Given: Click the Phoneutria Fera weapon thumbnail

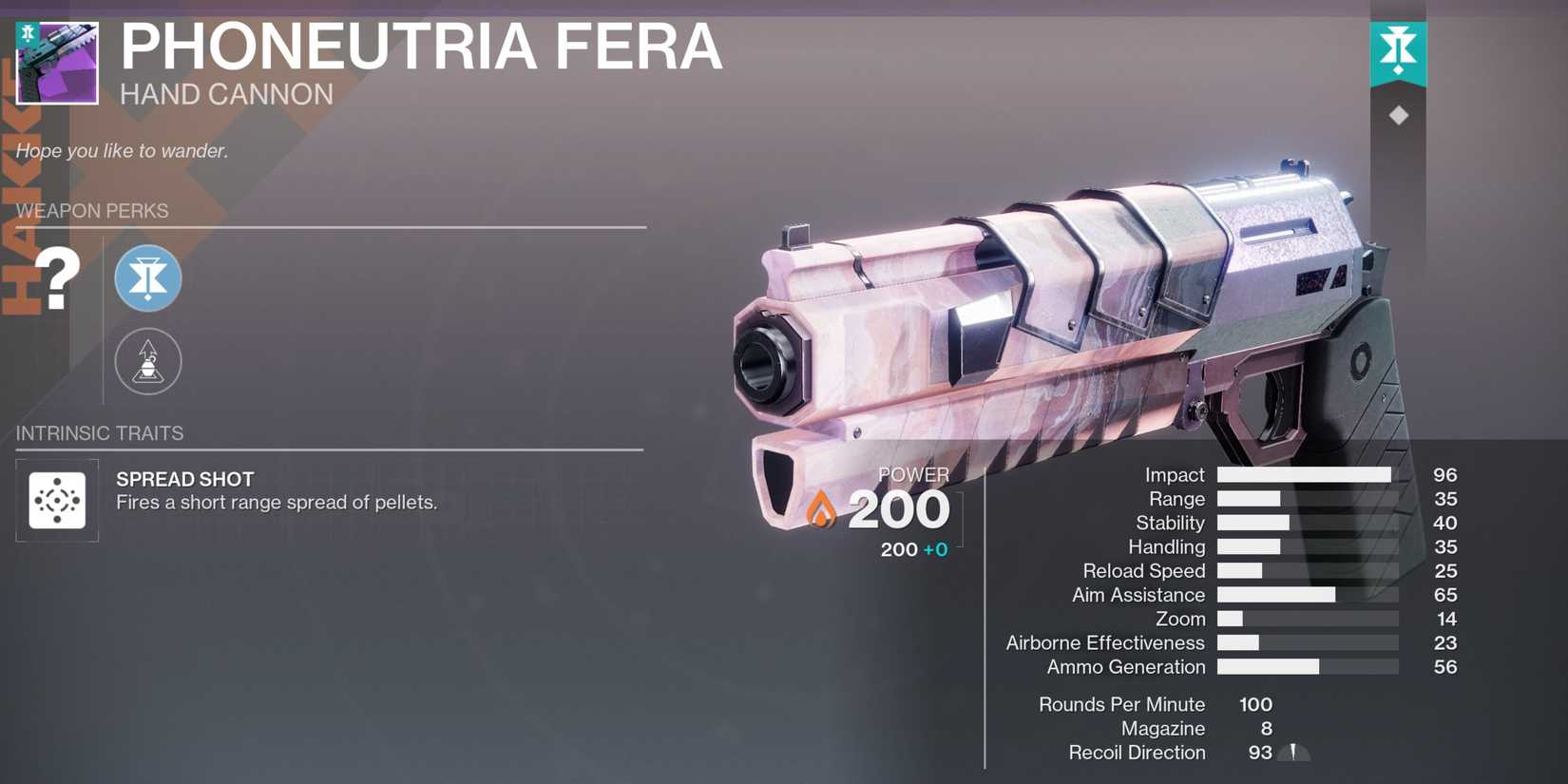Looking at the screenshot, I should click(56, 63).
